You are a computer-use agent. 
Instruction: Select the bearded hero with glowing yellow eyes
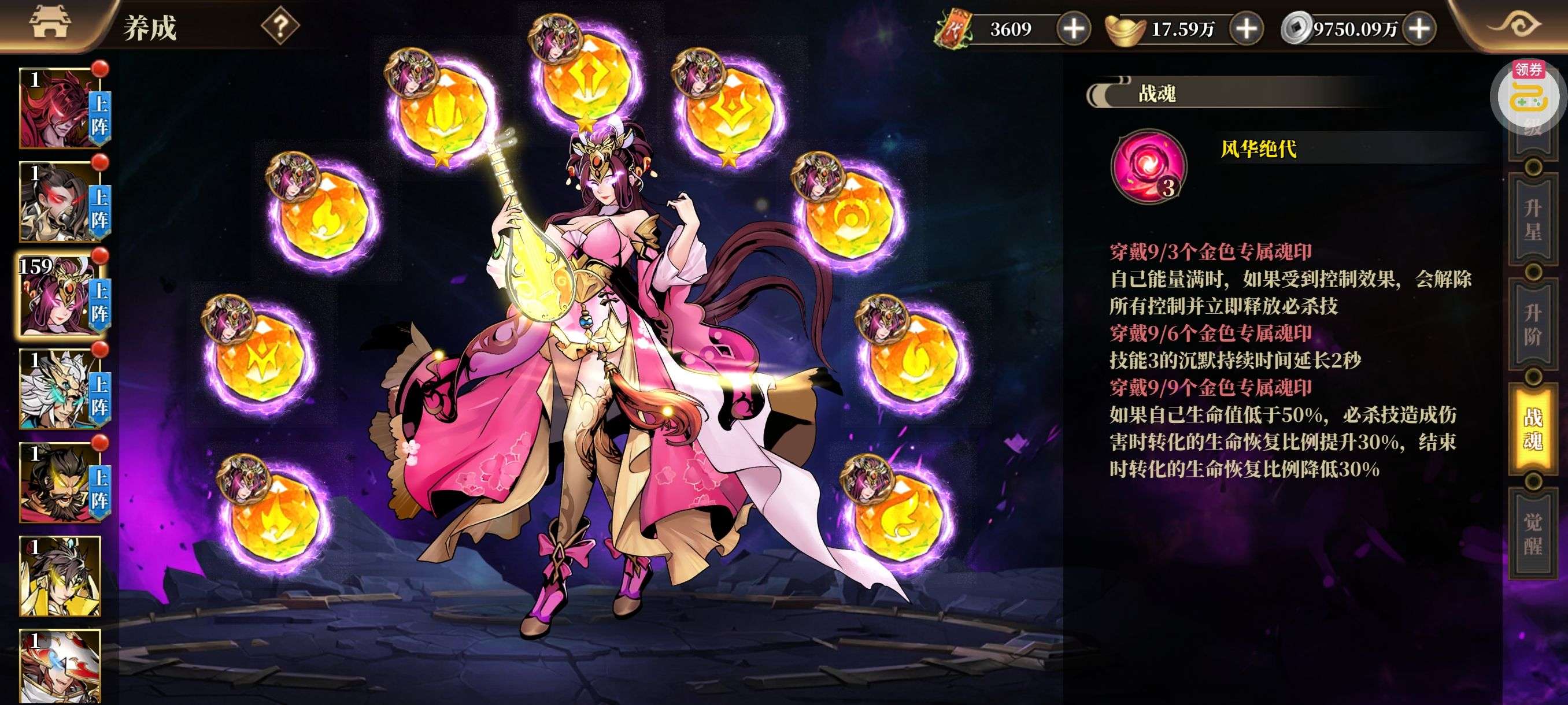pyautogui.click(x=60, y=483)
